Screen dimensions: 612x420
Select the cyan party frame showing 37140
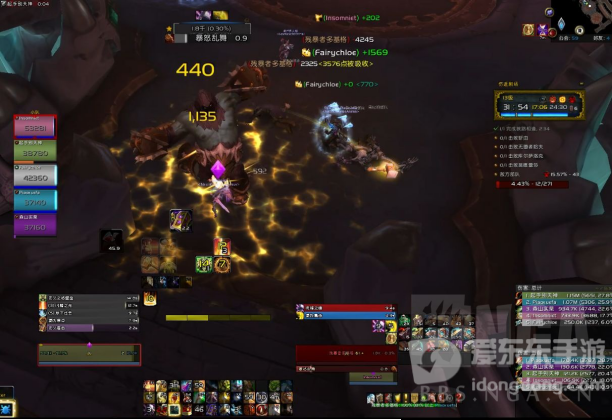34,201
